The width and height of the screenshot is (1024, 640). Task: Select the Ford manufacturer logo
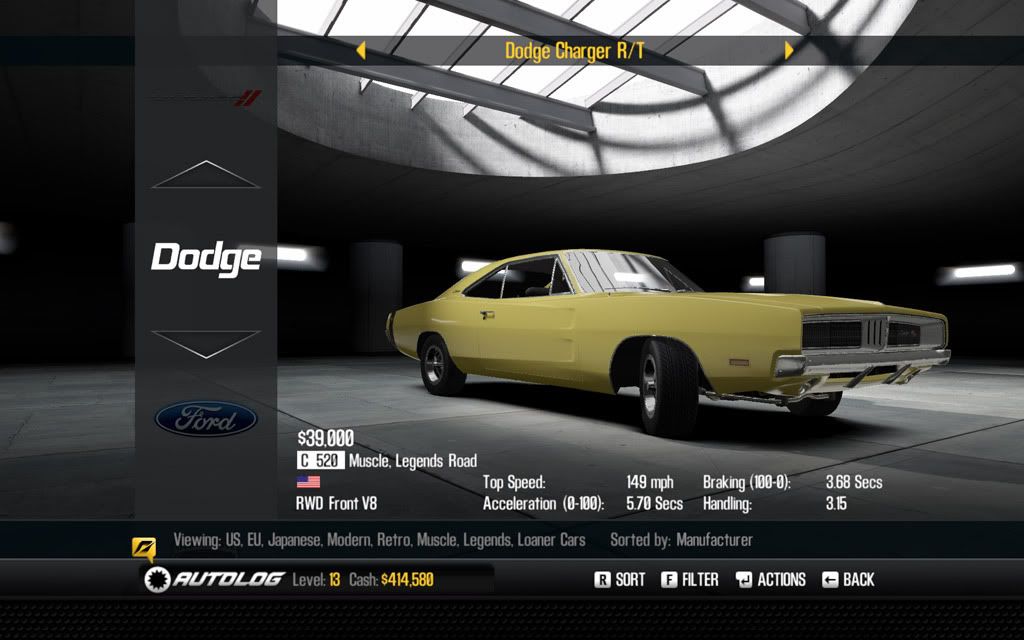tap(206, 419)
